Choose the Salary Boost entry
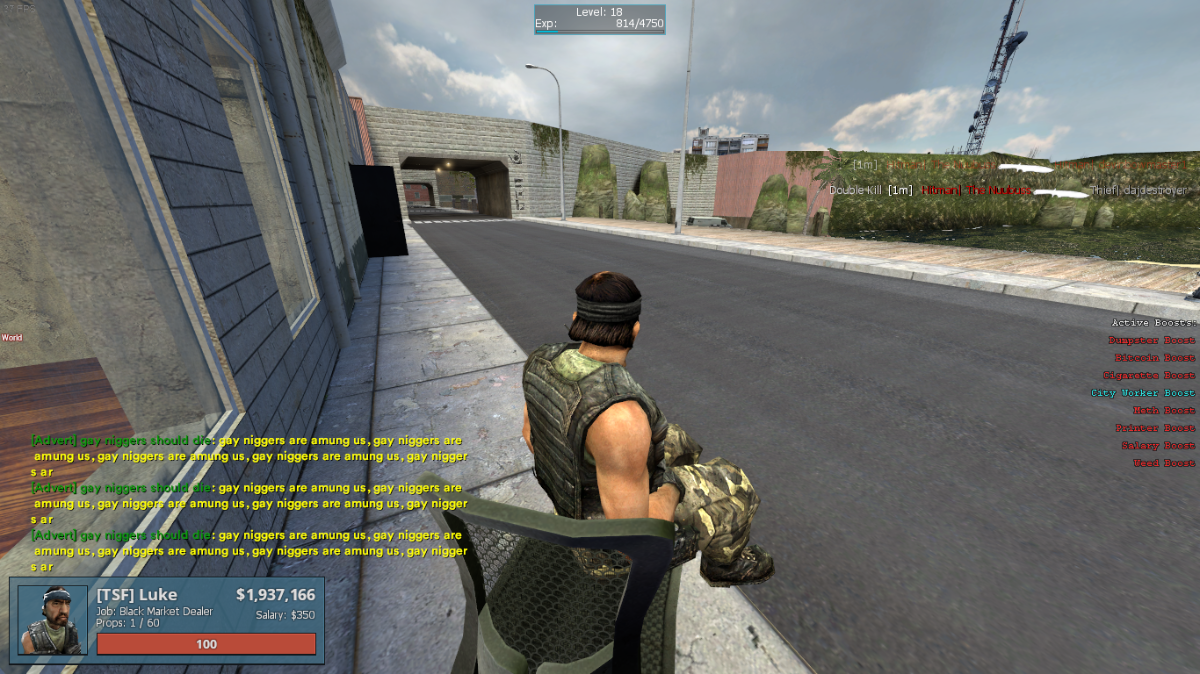Viewport: 1200px width, 674px height. [1157, 446]
